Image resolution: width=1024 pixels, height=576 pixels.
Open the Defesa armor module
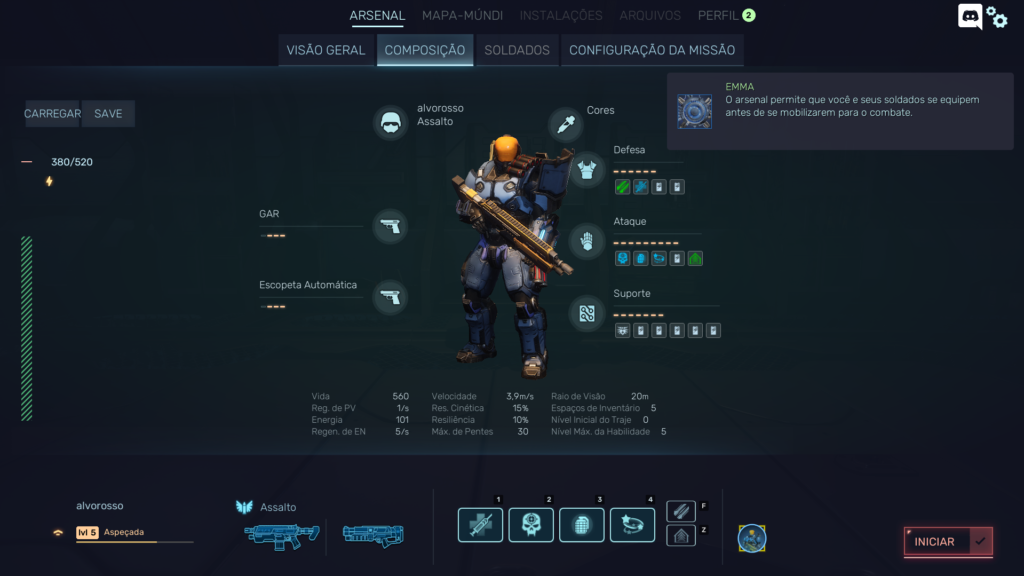[x=587, y=169]
